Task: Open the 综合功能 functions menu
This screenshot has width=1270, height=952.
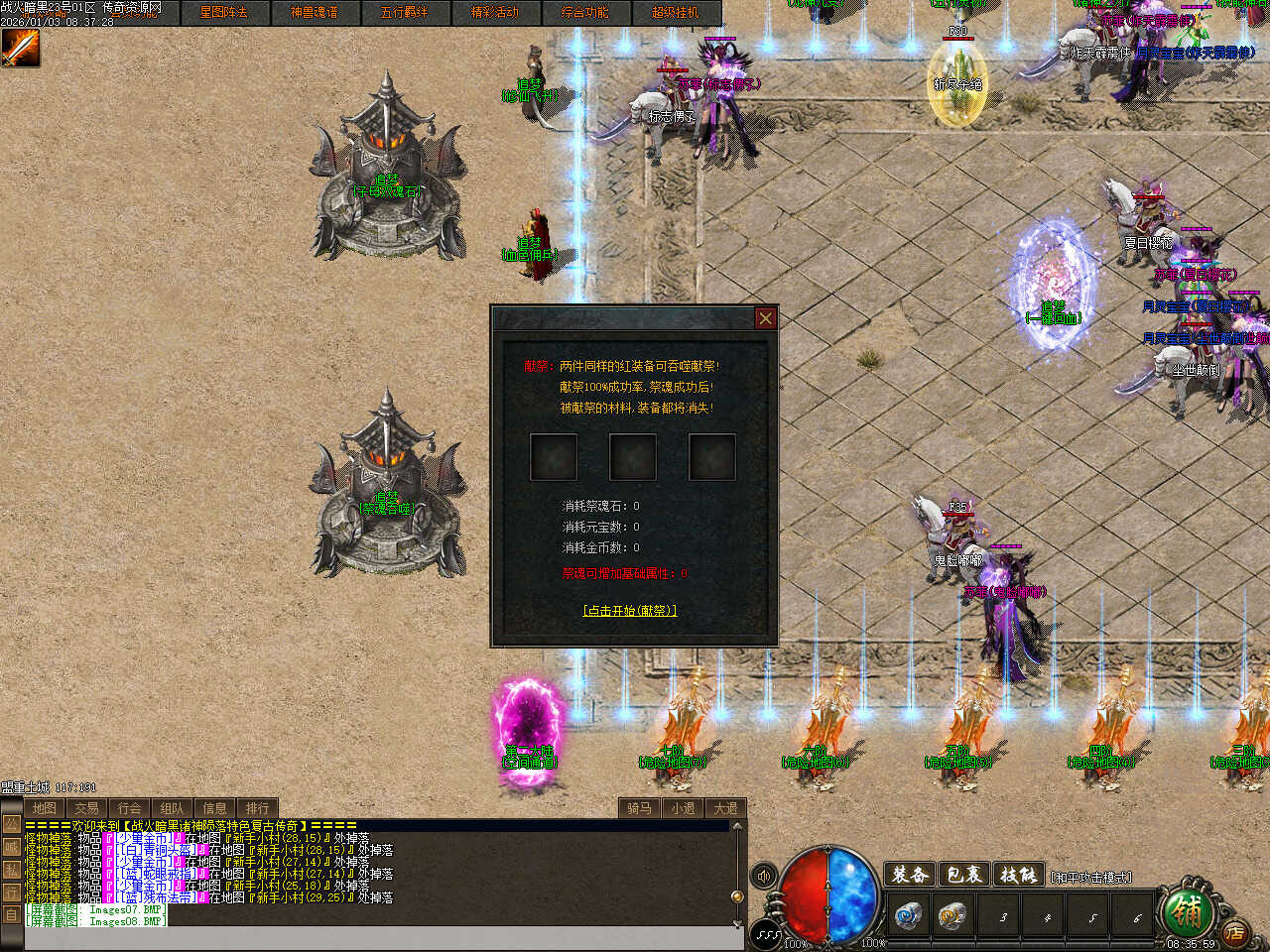Action: [584, 13]
